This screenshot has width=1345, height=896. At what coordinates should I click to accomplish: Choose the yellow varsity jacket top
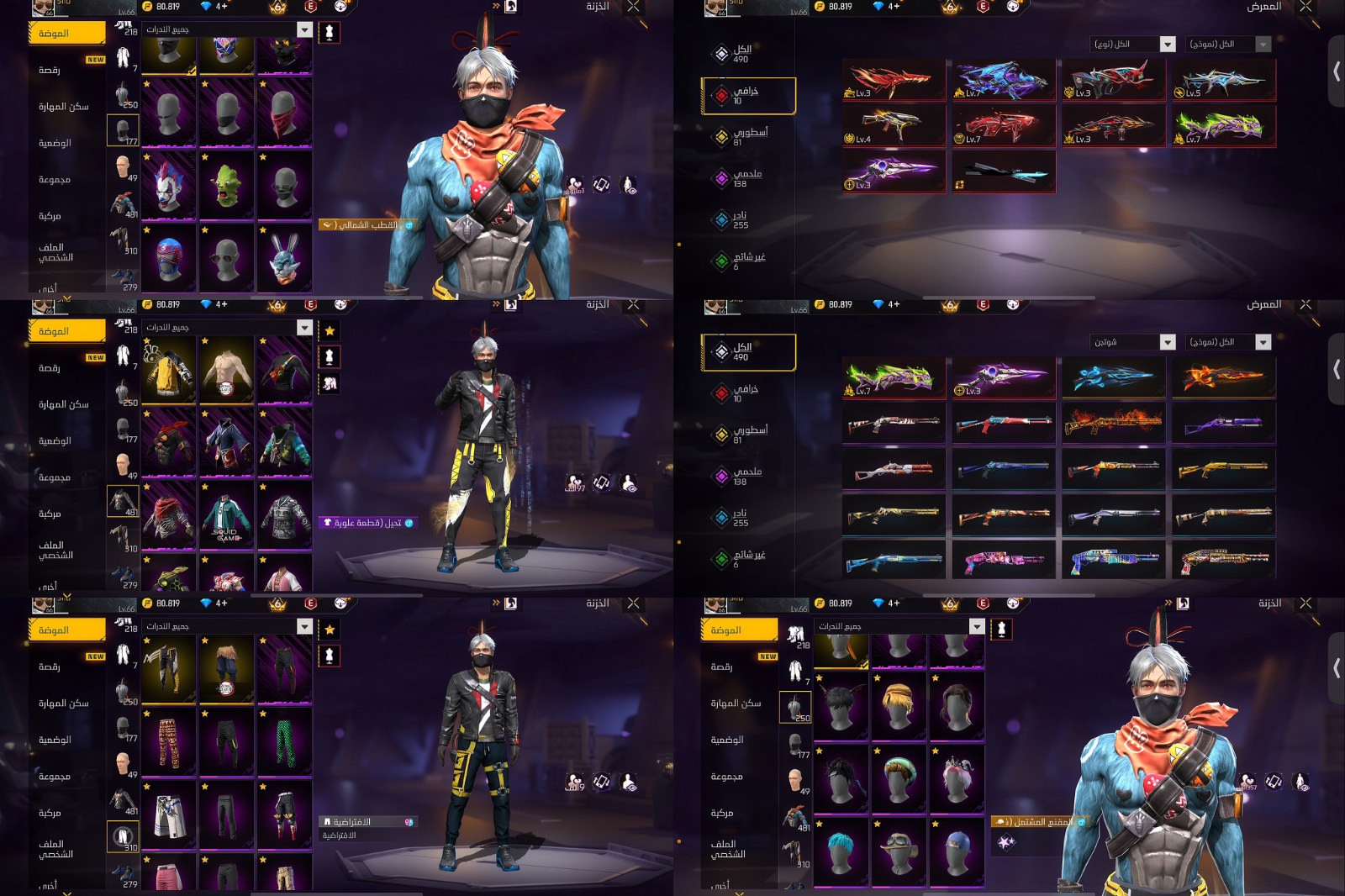(168, 371)
